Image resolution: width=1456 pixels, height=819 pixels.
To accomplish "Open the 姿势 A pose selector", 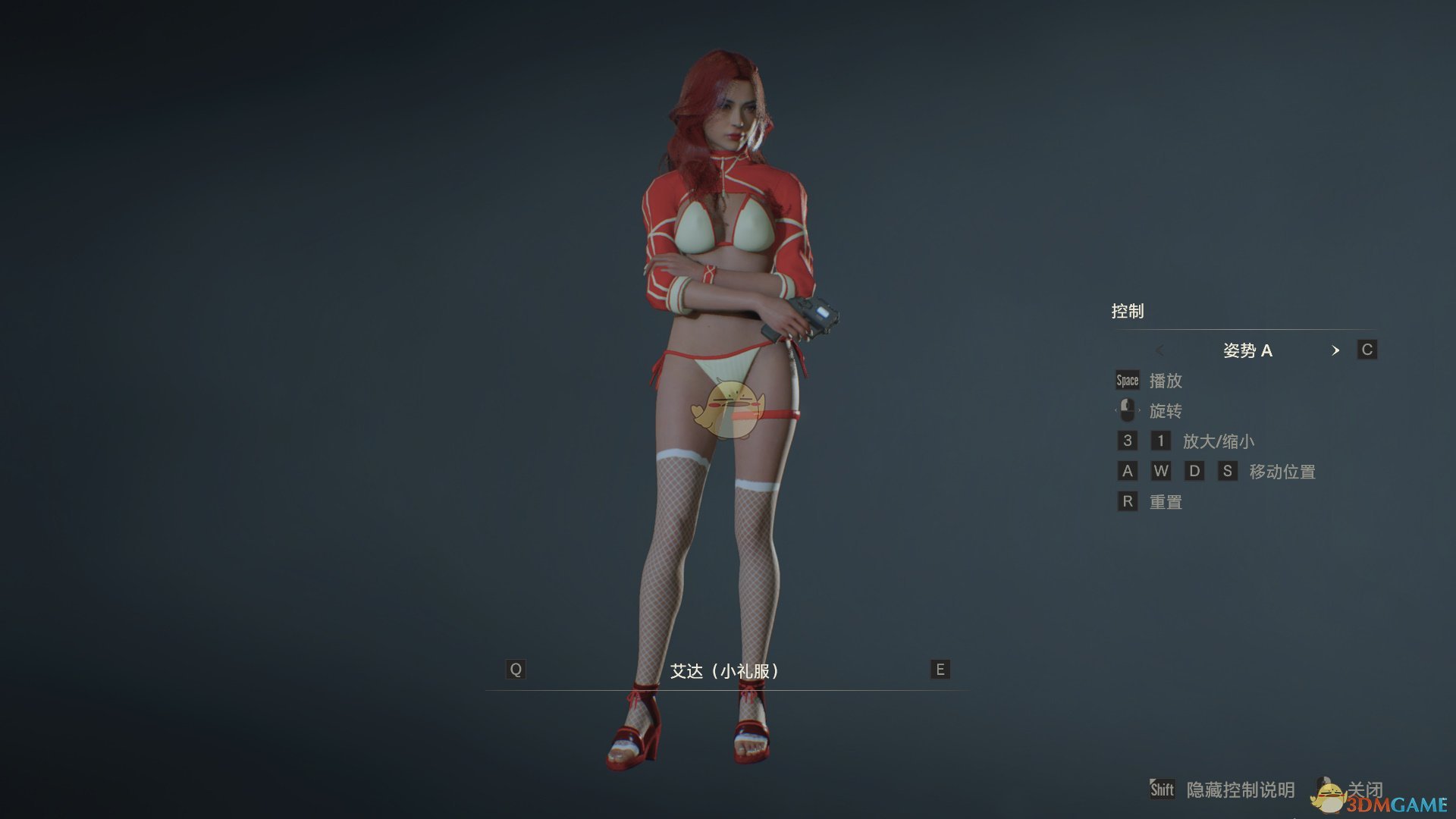I will [1247, 350].
